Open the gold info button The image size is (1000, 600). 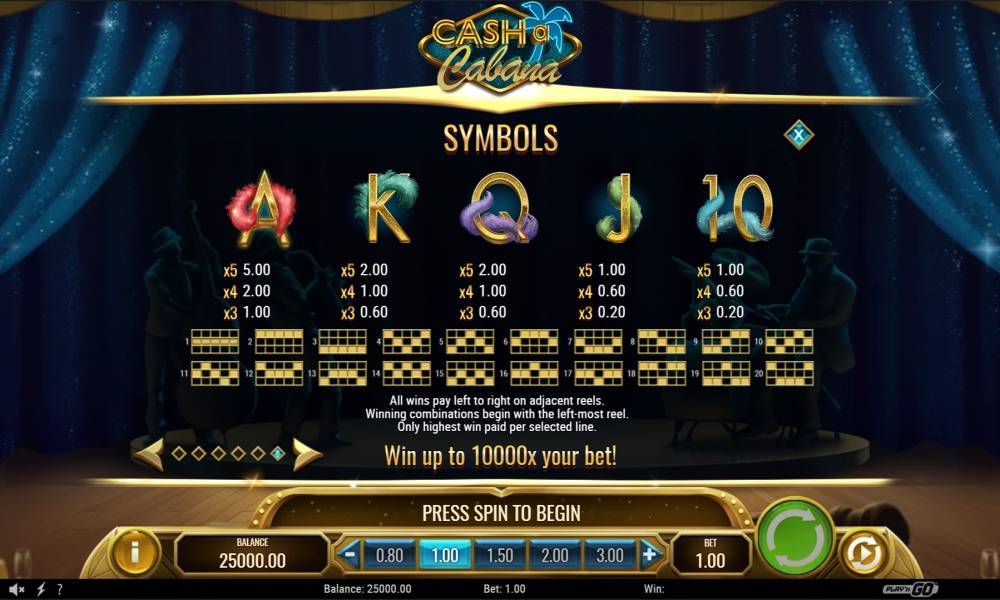pyautogui.click(x=135, y=552)
